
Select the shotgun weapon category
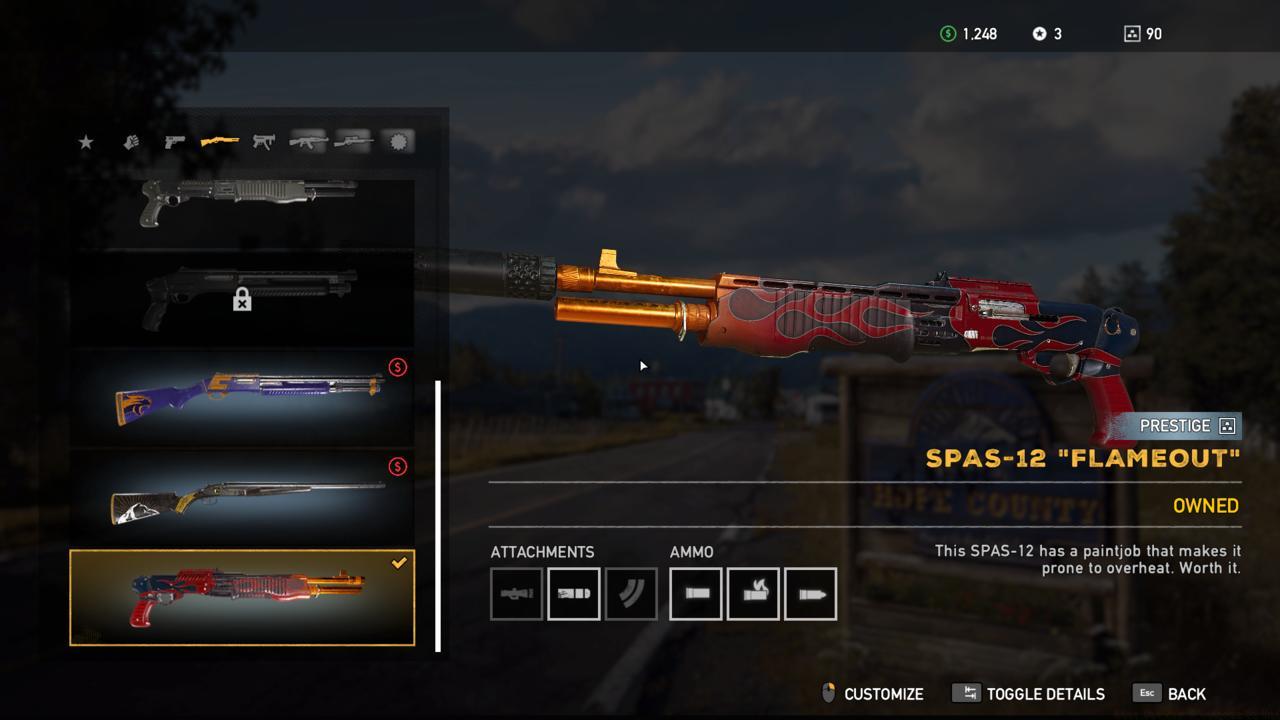coord(220,141)
